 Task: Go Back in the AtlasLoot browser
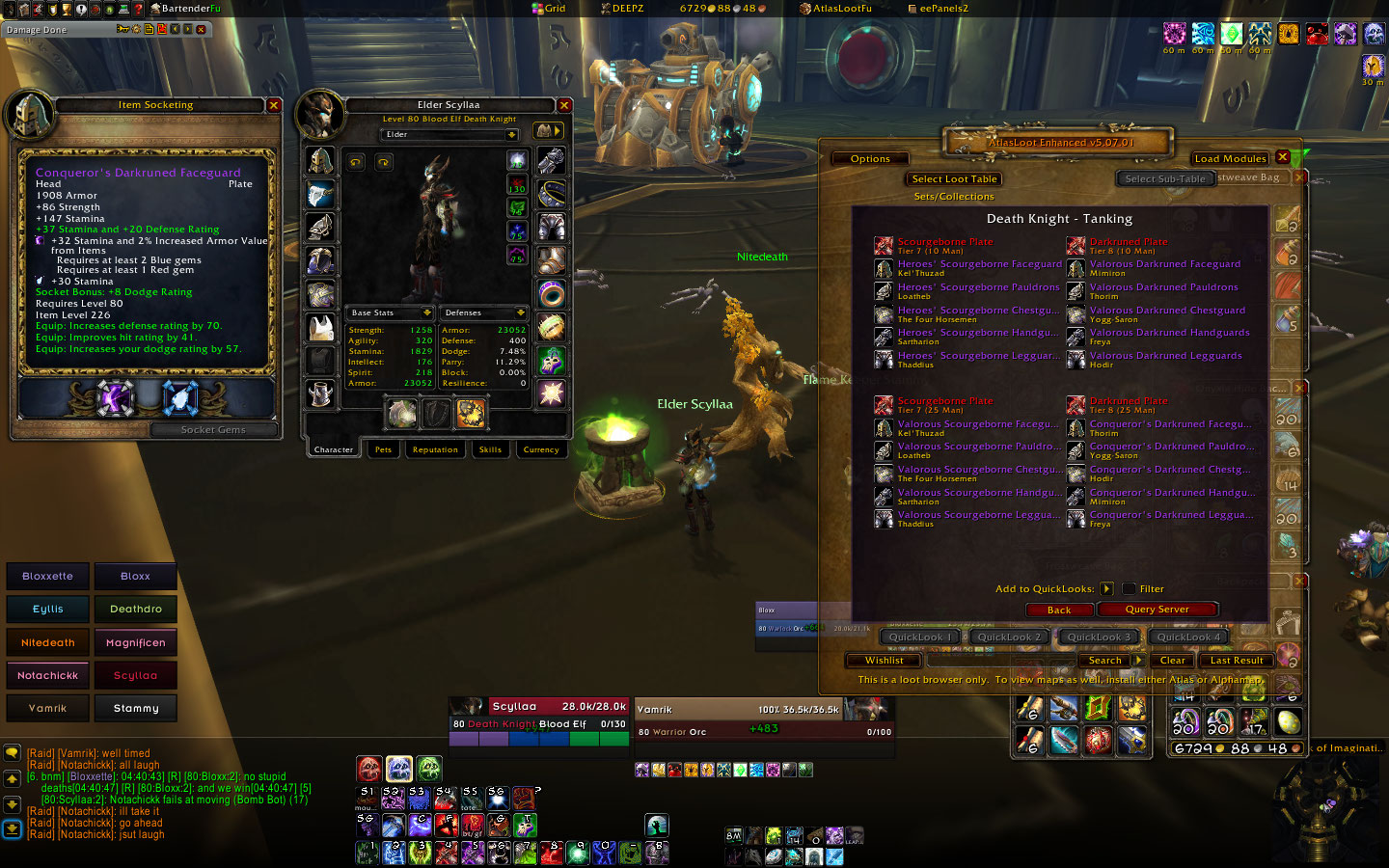coord(1058,610)
